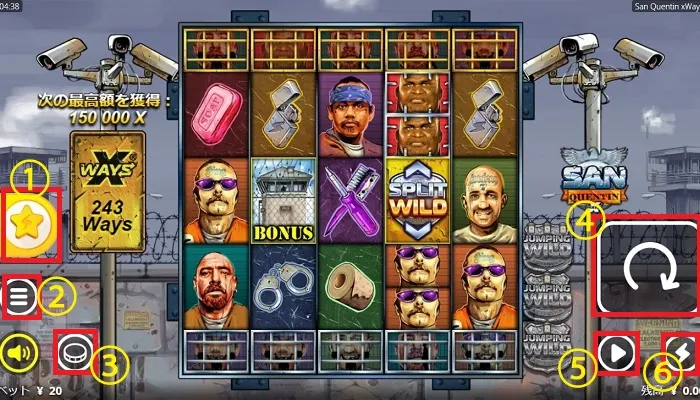Image resolution: width=700 pixels, height=400 pixels.
Task: Toggle the sound speaker button
Action: [19, 352]
